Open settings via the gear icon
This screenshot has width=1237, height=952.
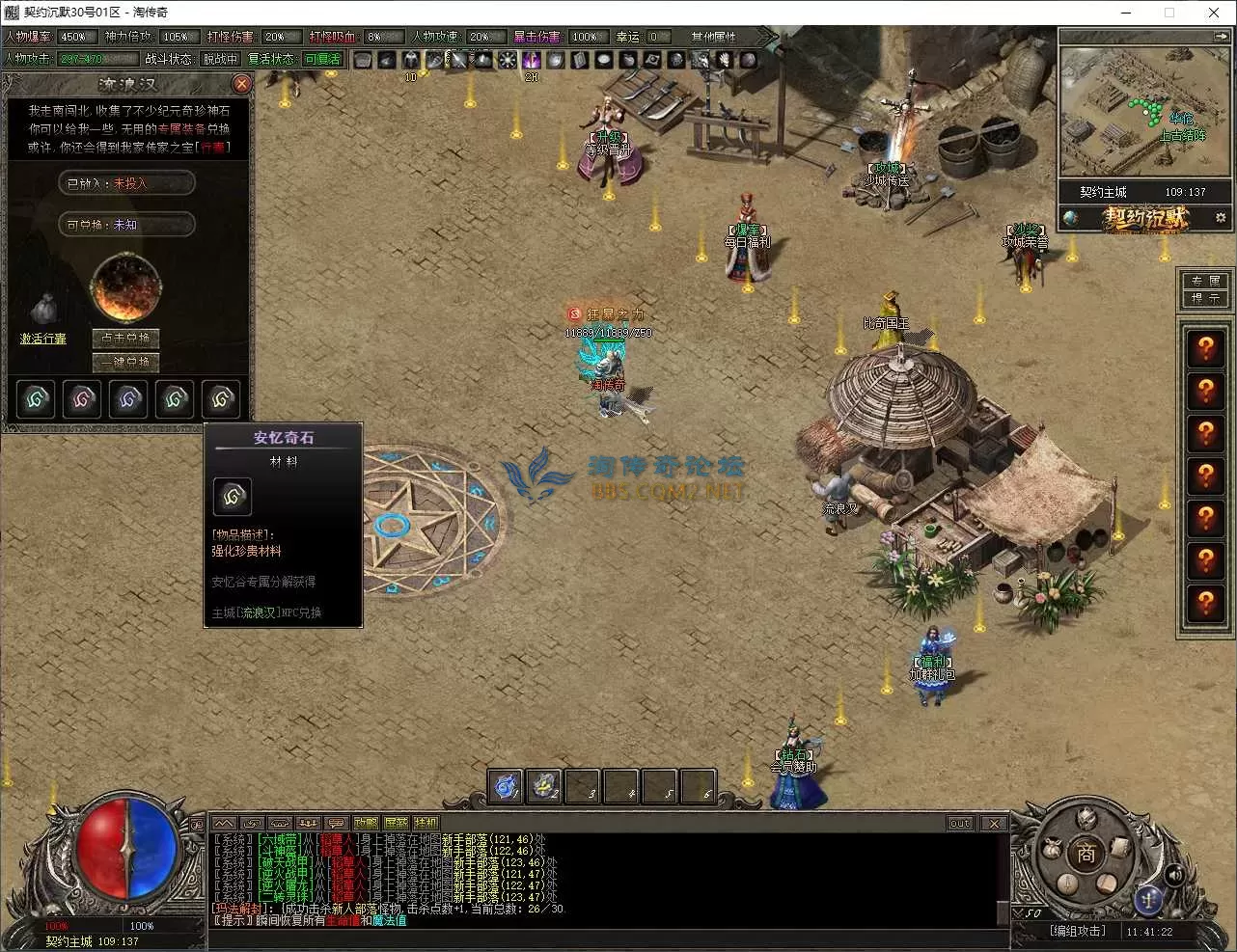(1221, 218)
